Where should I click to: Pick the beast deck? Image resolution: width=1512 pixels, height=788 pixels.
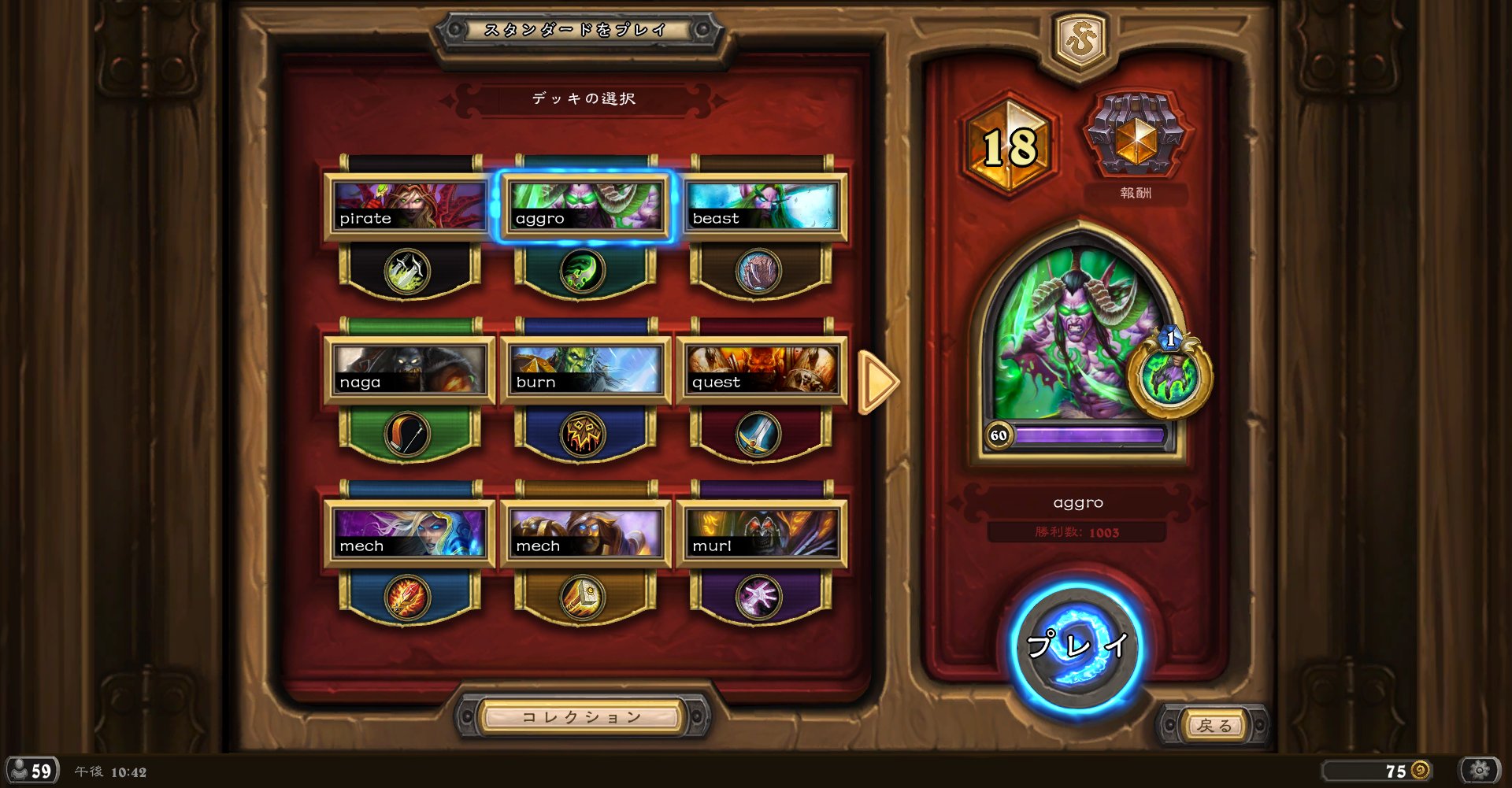pyautogui.click(x=761, y=206)
